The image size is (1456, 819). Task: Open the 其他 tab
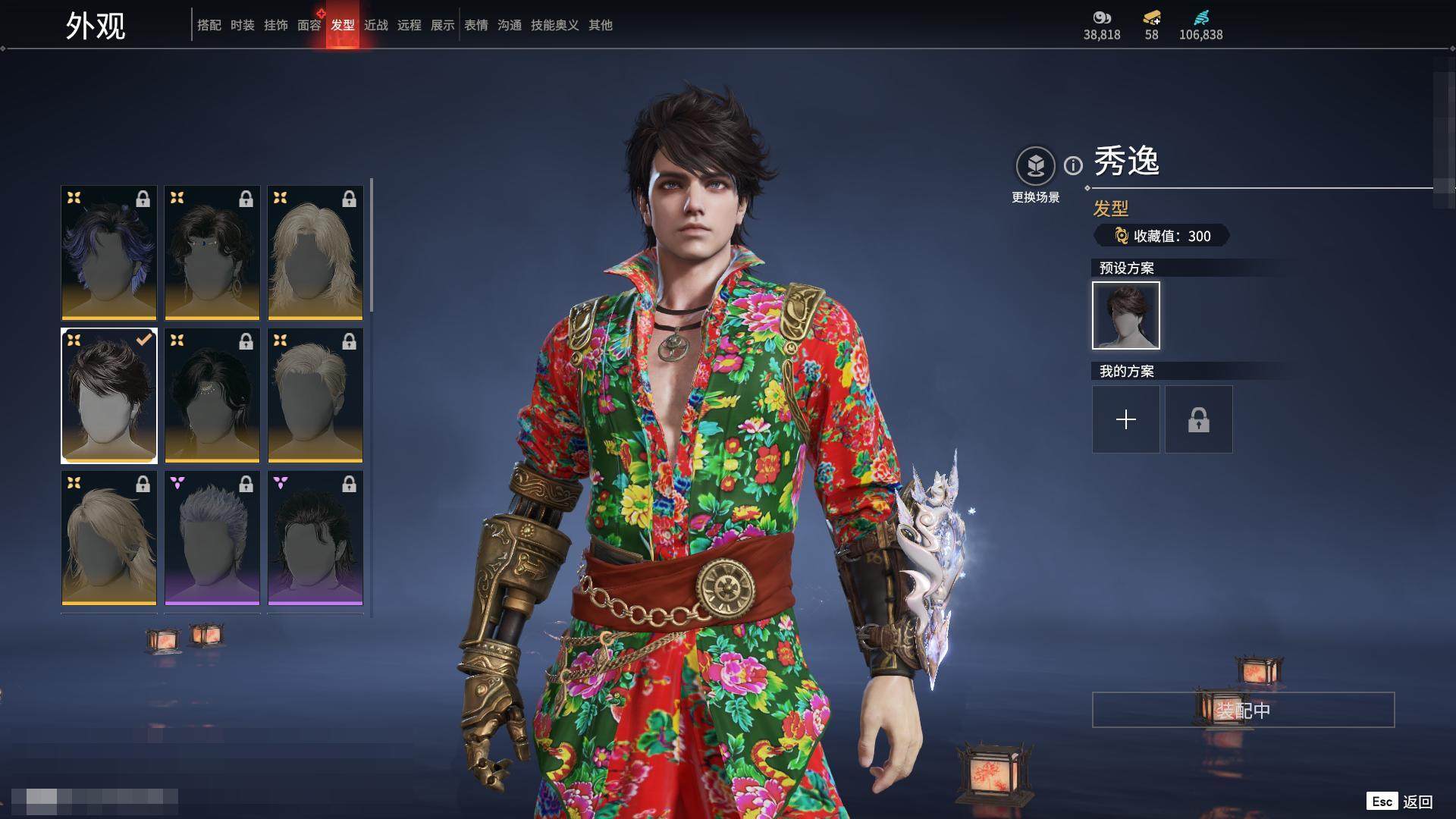coord(600,25)
